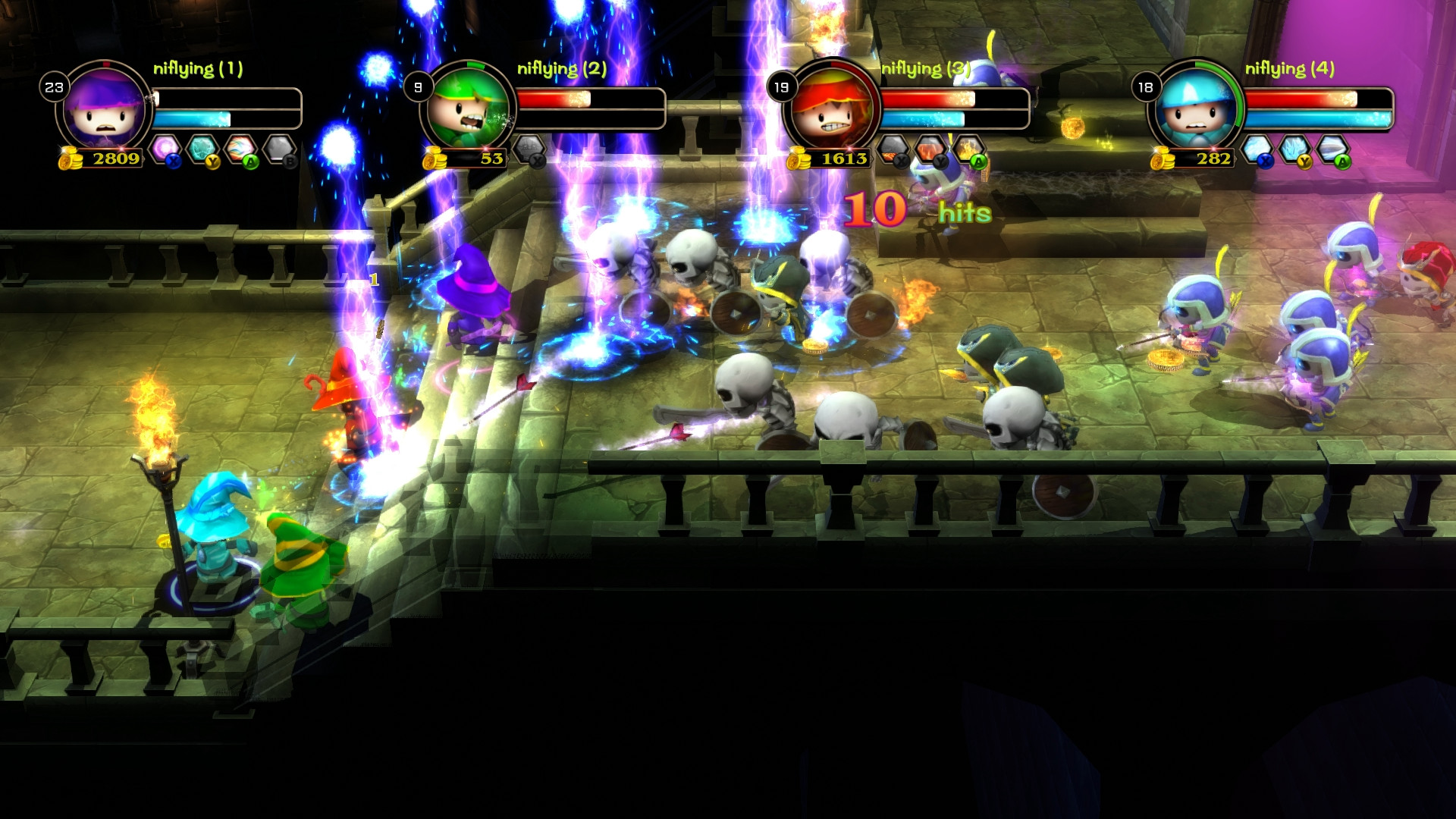Select the fireball A spell of niflying (3)

[x=968, y=149]
